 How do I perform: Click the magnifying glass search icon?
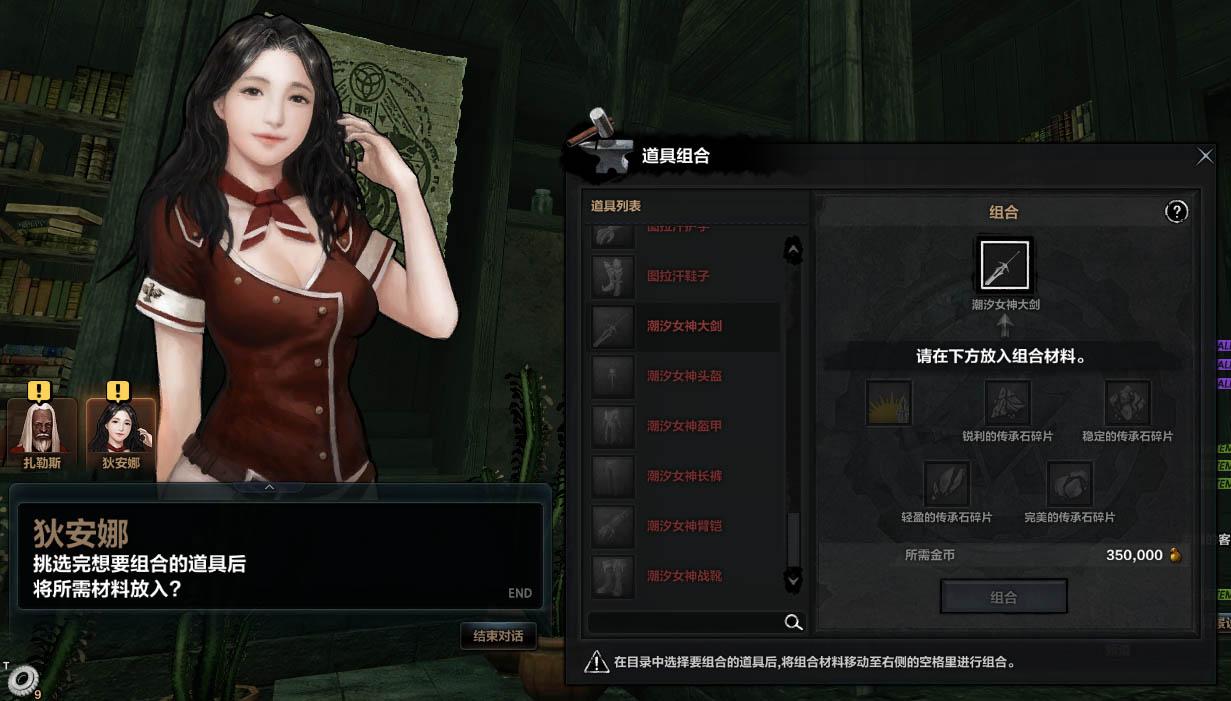coord(793,623)
